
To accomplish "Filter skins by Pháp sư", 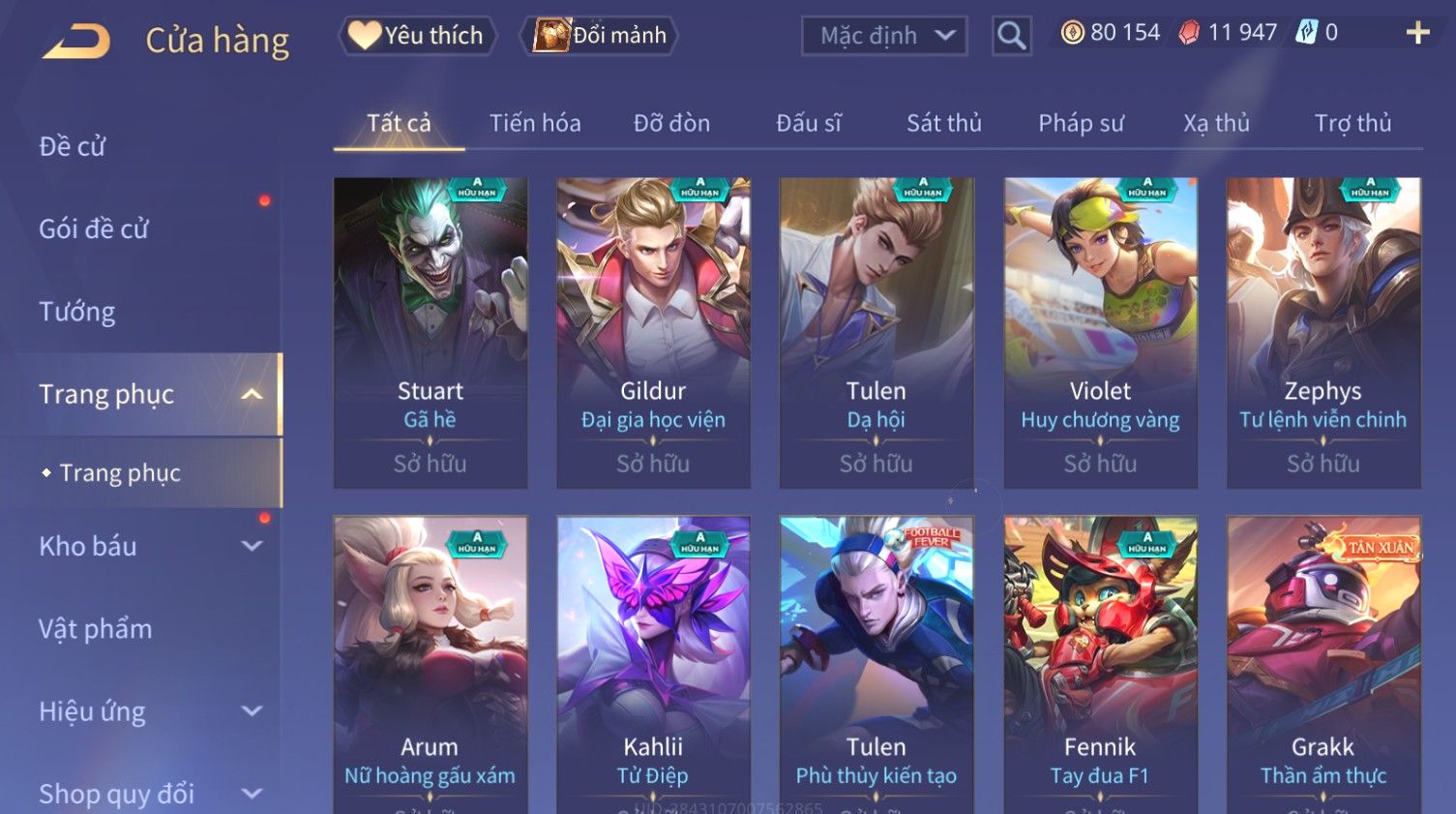I will [x=1081, y=123].
